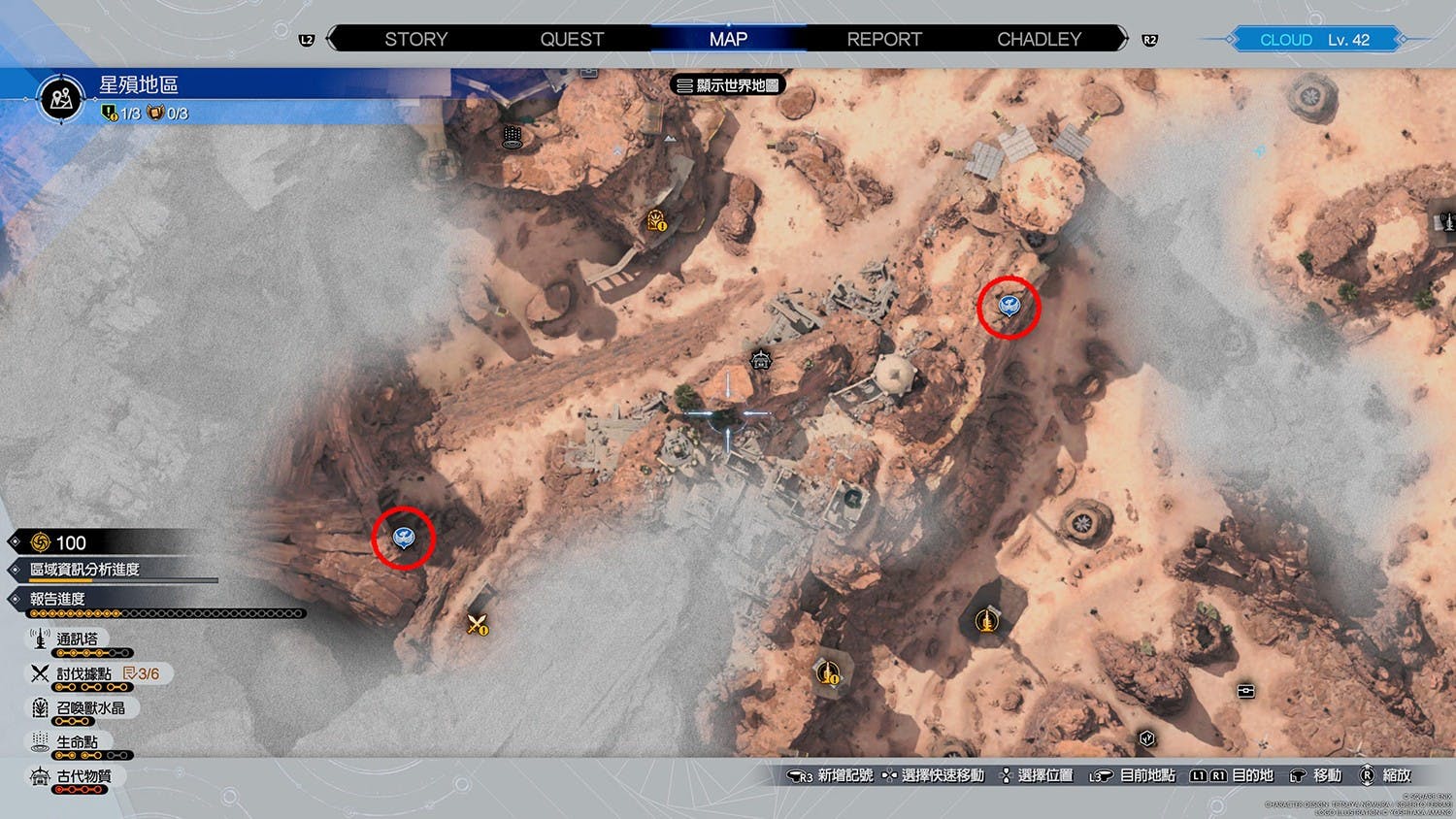Click the treasure chest map marker
Image resolution: width=1456 pixels, height=819 pixels.
pyautogui.click(x=1246, y=691)
